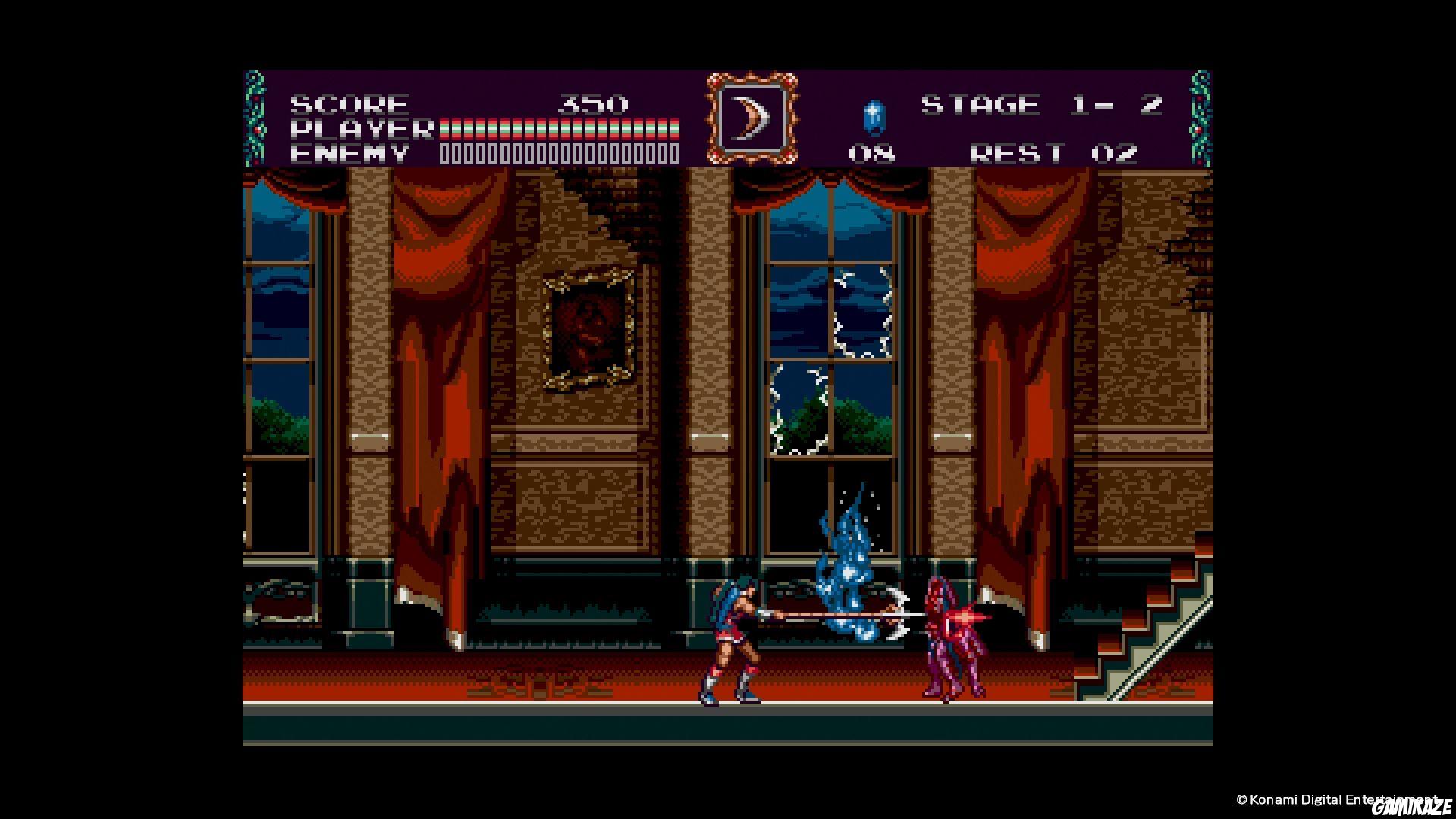Select the blue gem item icon

[874, 118]
